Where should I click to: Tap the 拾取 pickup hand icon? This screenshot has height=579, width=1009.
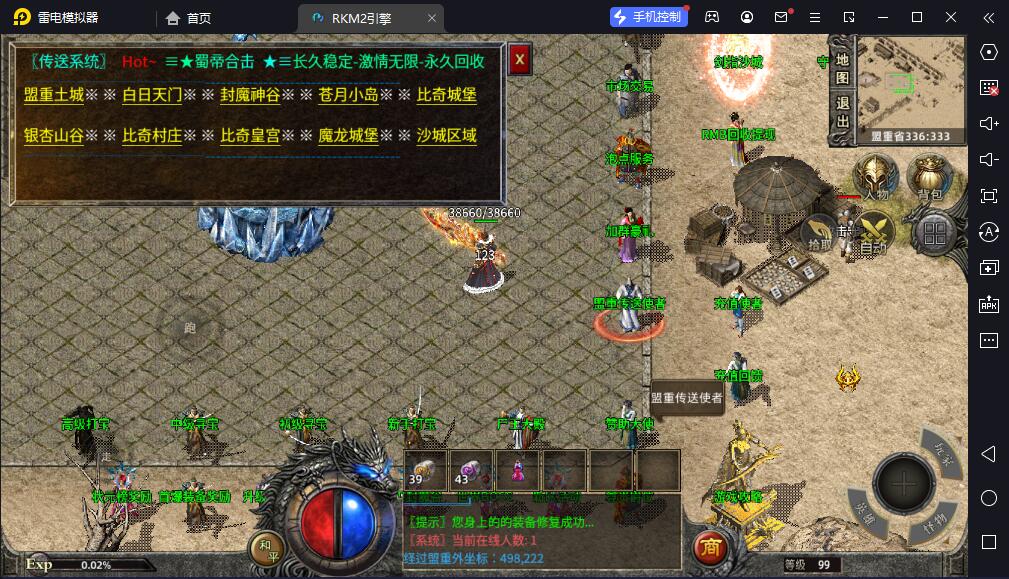(x=818, y=232)
